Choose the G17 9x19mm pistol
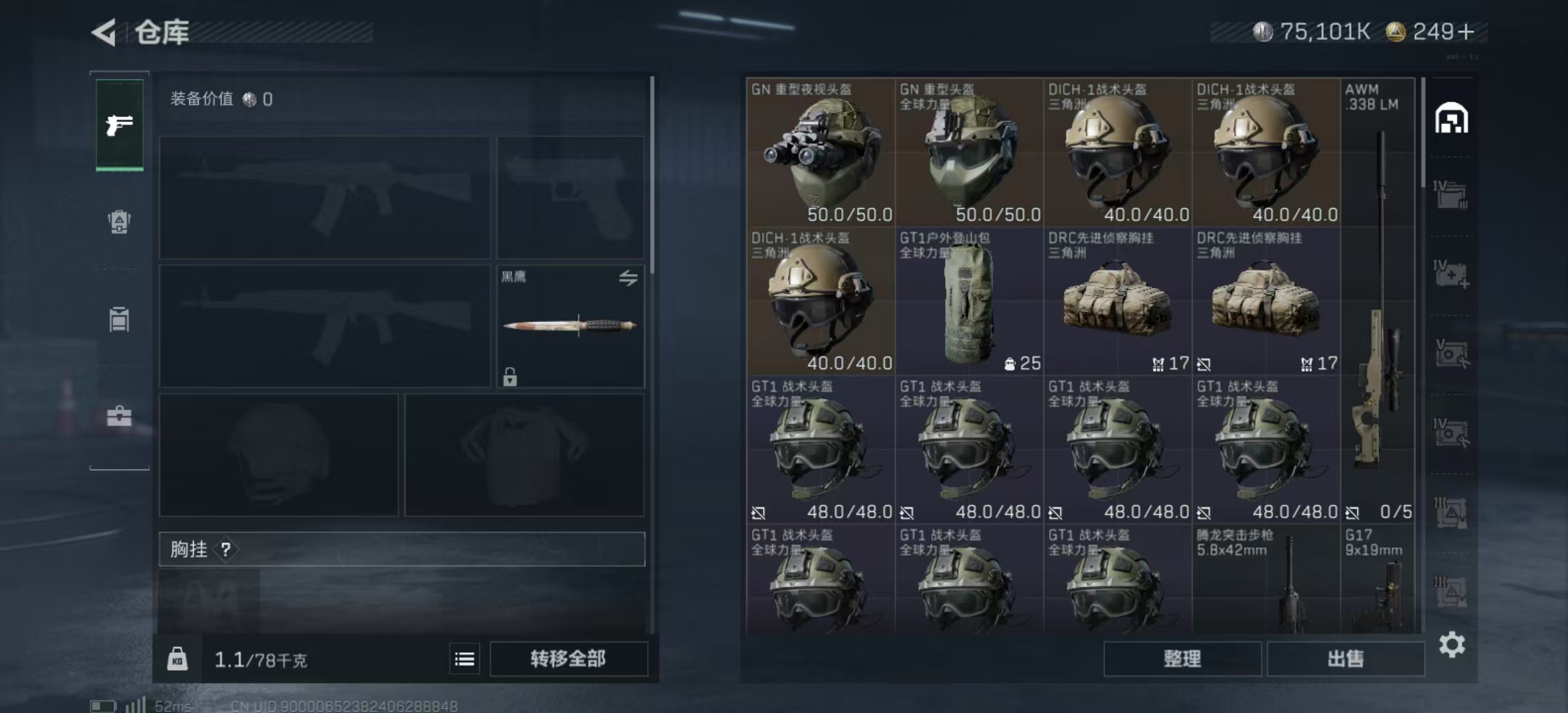This screenshot has width=1568, height=713. 1378,581
